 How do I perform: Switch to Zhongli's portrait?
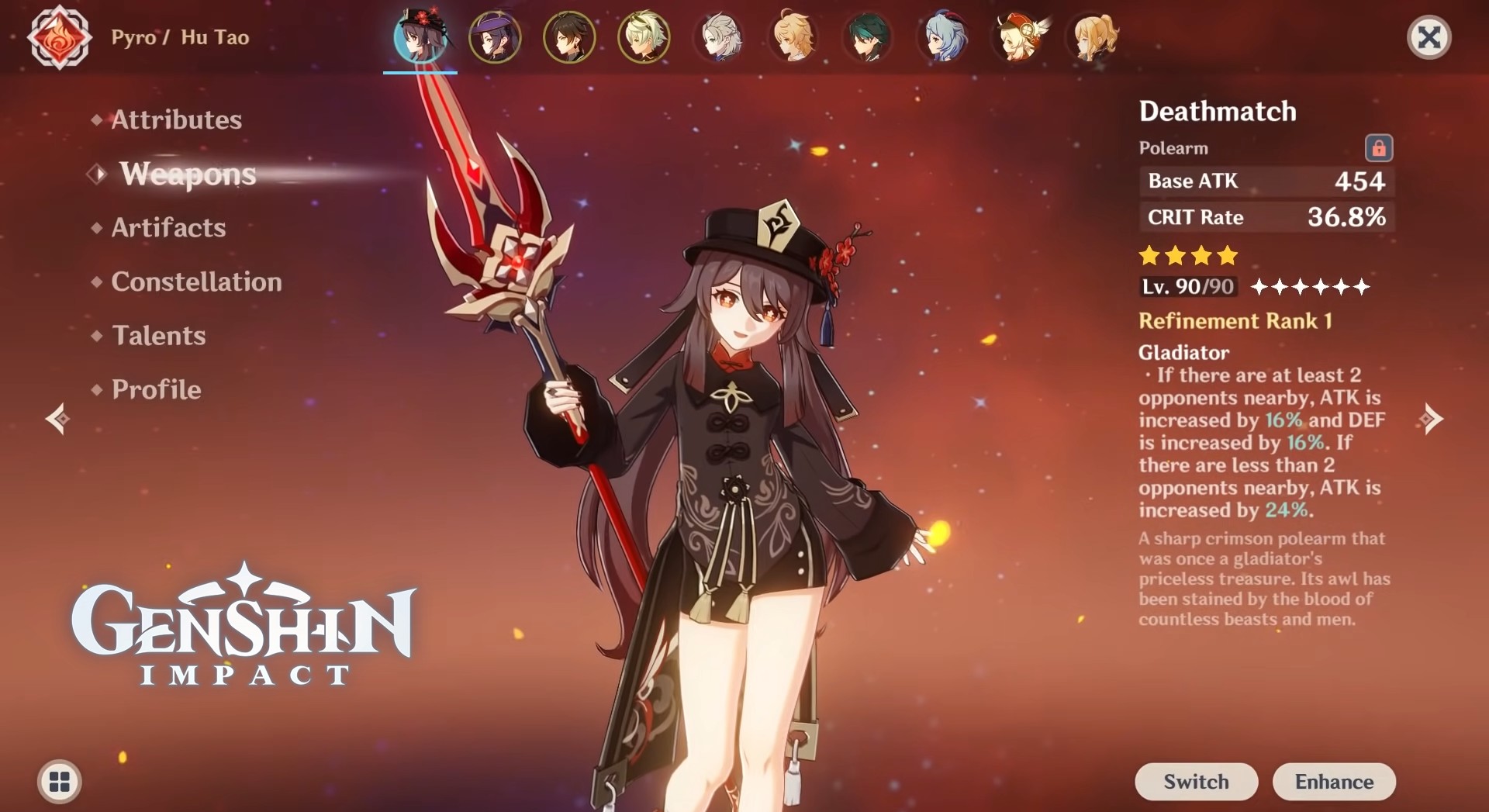569,37
